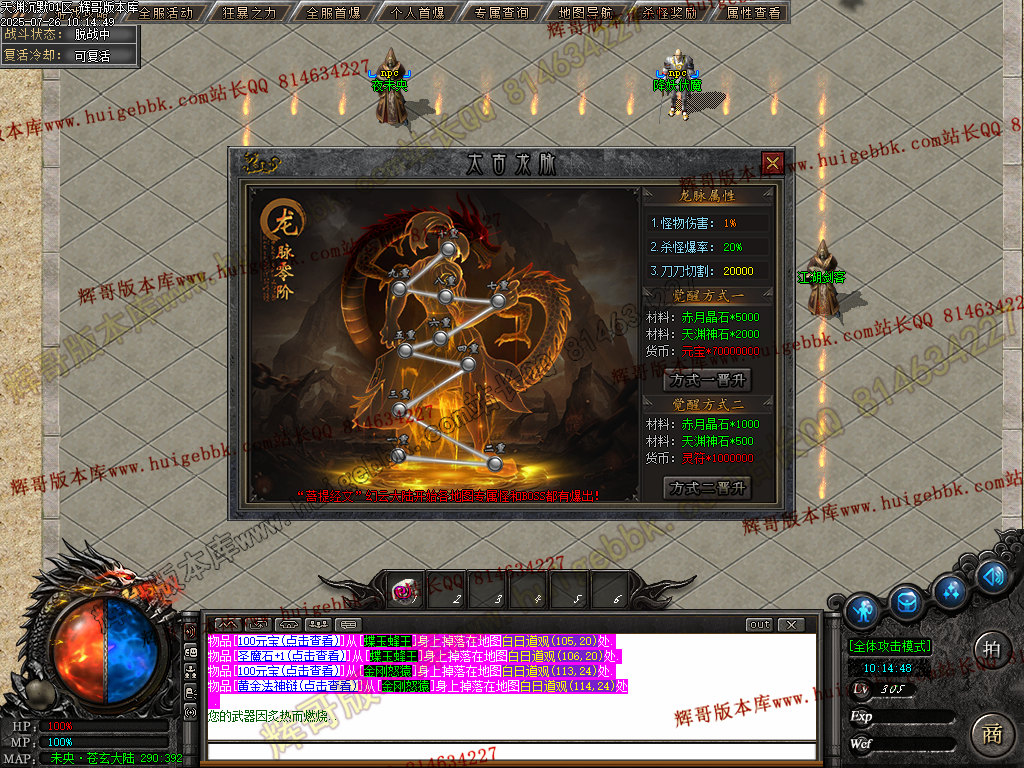
Task: Close the chat panel with its X
Action: tap(790, 625)
